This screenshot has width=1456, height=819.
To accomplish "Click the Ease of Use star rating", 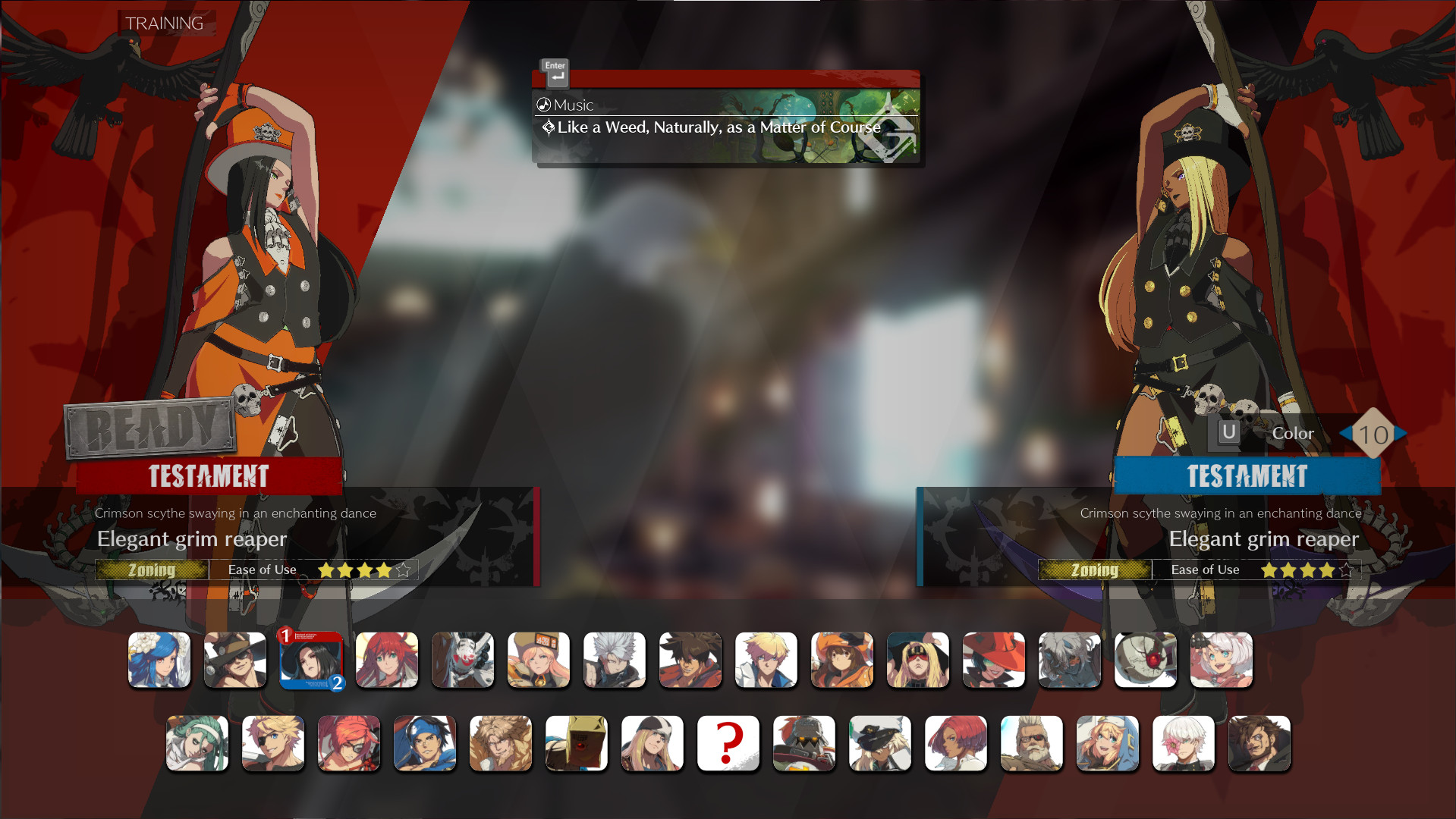I will (364, 569).
